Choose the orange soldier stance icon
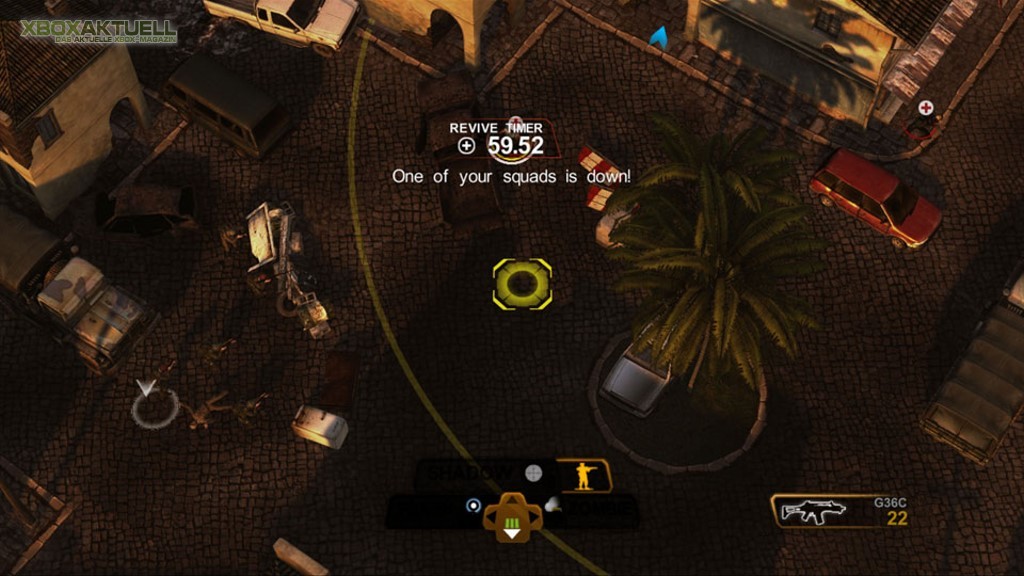1024x576 pixels. point(583,475)
